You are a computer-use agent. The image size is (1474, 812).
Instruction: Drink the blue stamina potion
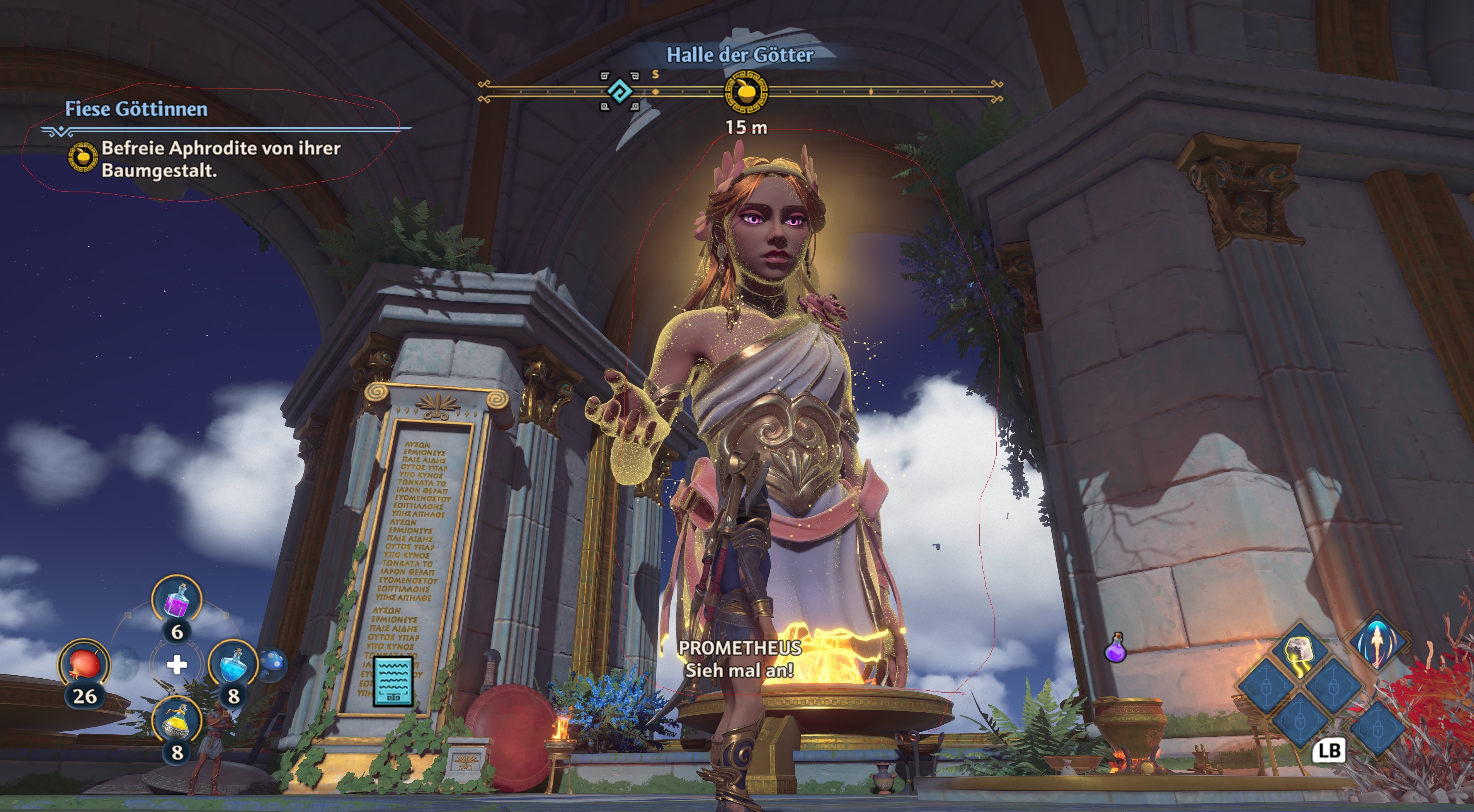[x=233, y=664]
